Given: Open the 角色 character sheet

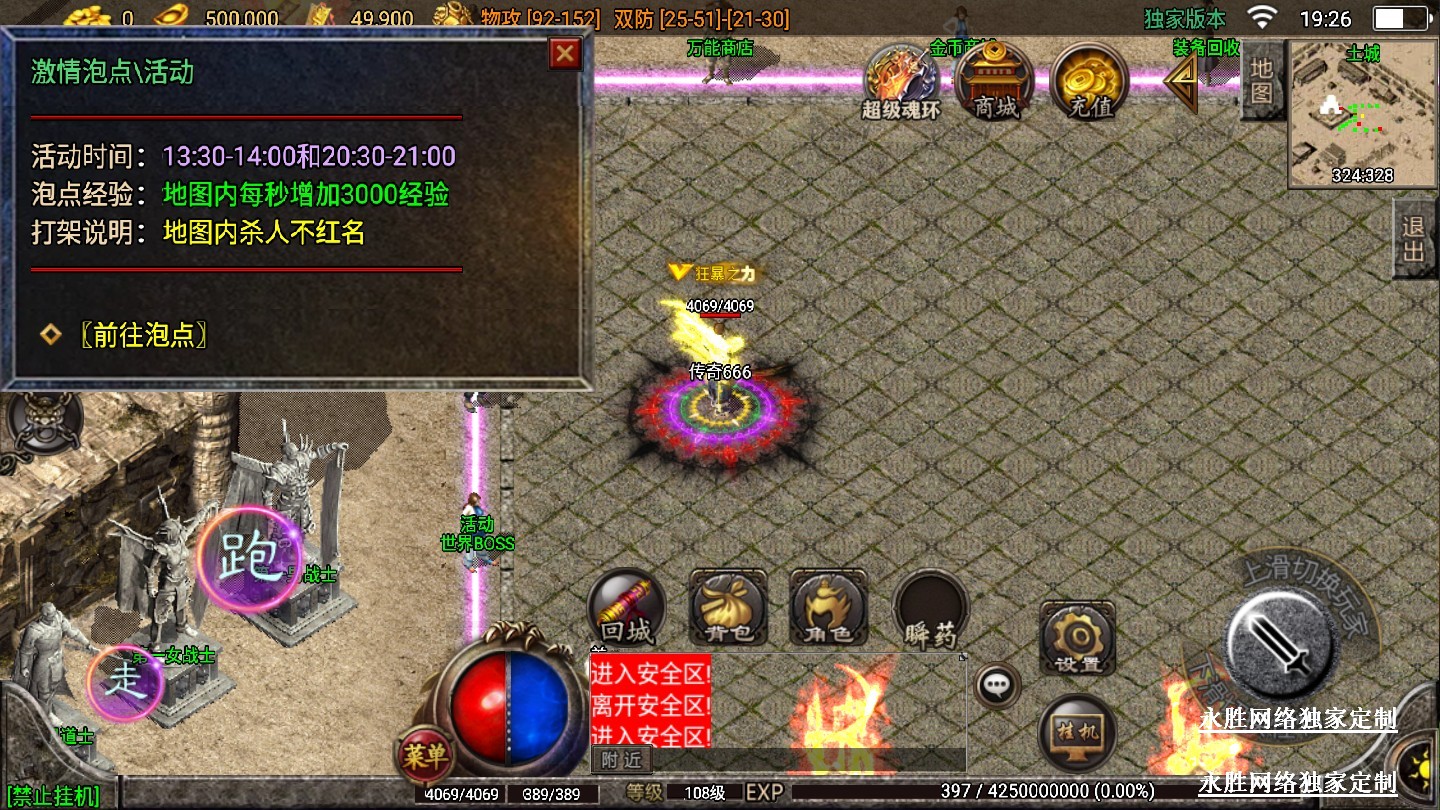Looking at the screenshot, I should pos(829,608).
